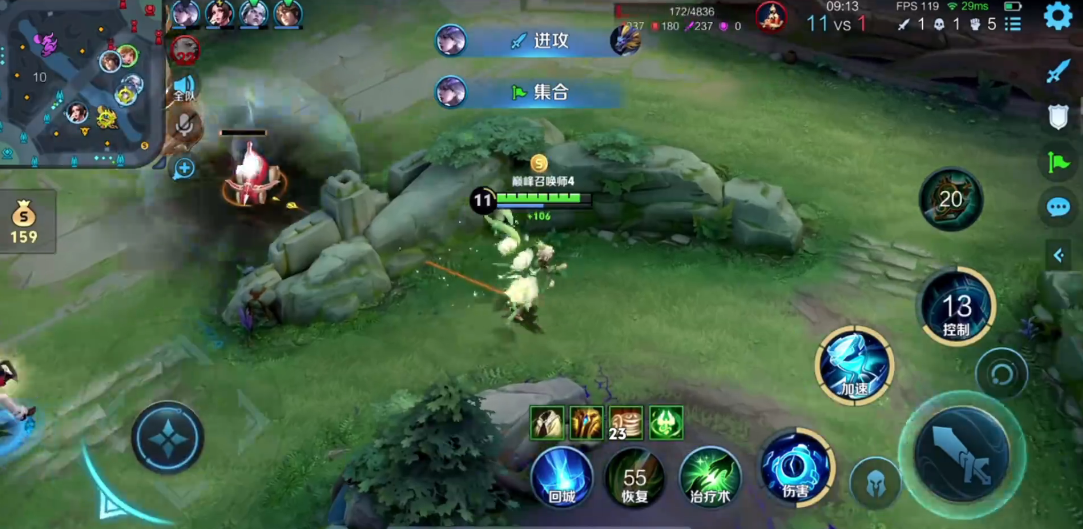Activate the 伤害 damage skill
The height and width of the screenshot is (529, 1083).
pyautogui.click(x=795, y=467)
